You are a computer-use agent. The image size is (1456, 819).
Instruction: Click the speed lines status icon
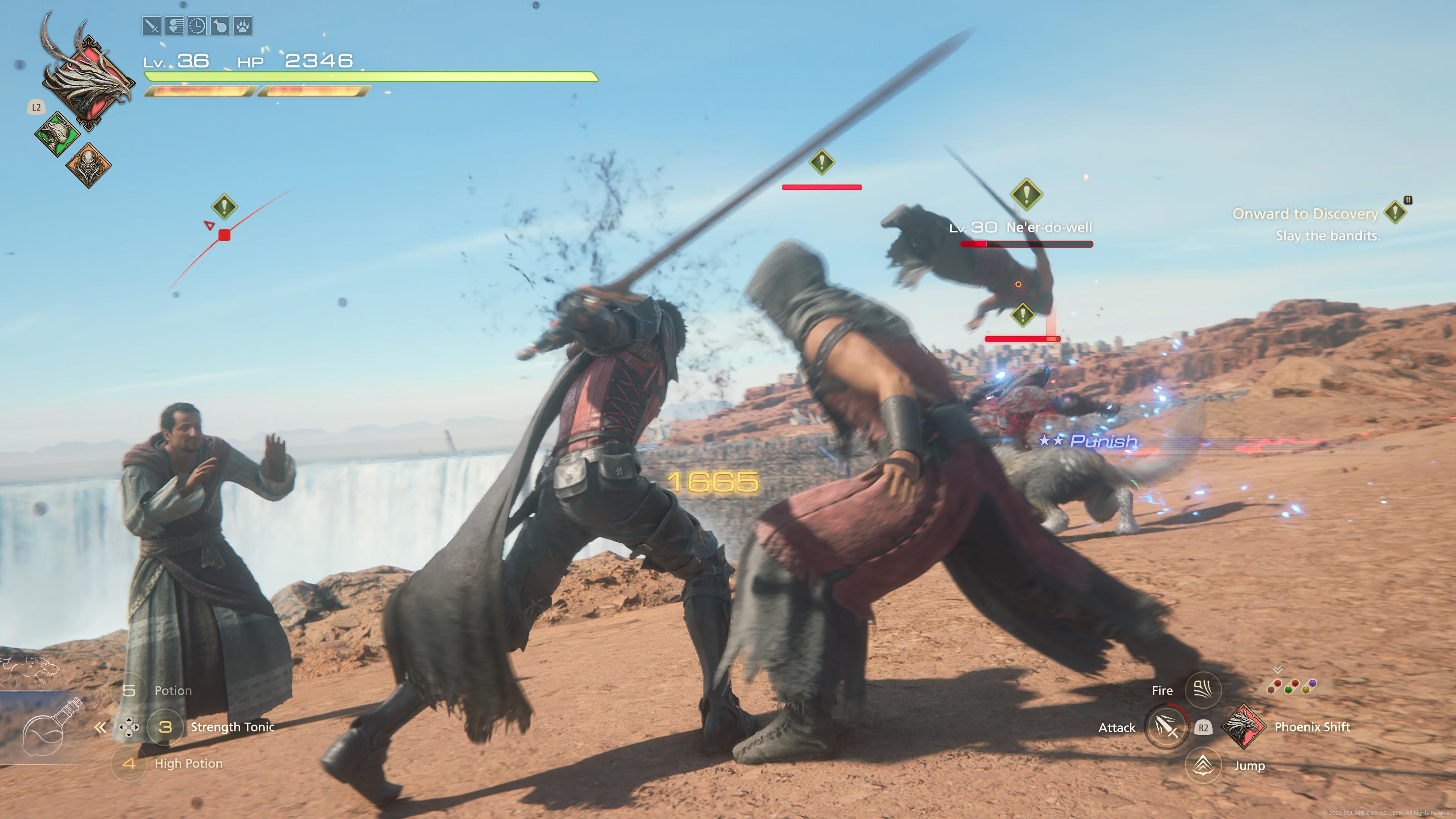[174, 26]
